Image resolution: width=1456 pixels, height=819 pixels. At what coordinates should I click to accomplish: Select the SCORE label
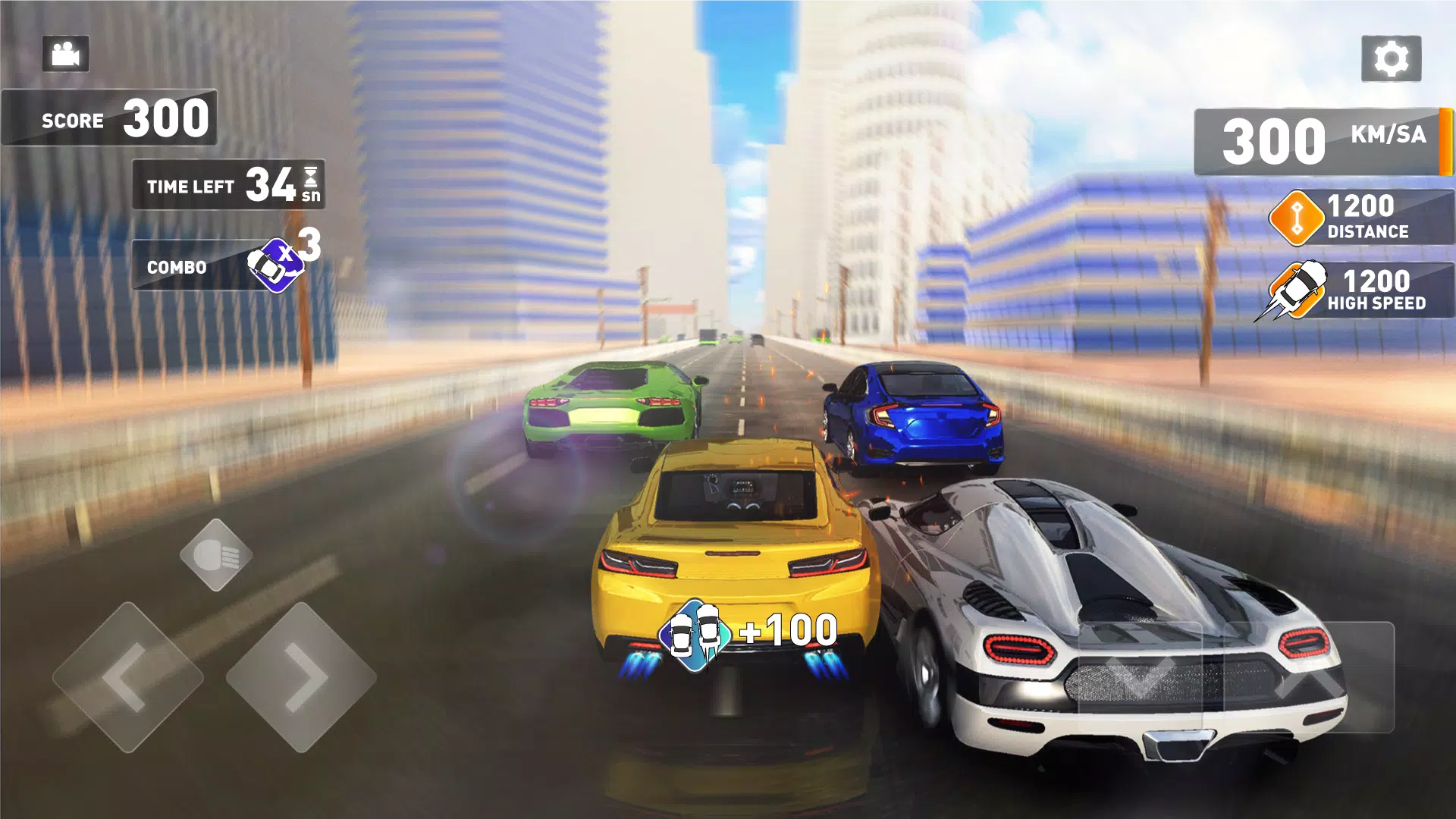tap(73, 119)
